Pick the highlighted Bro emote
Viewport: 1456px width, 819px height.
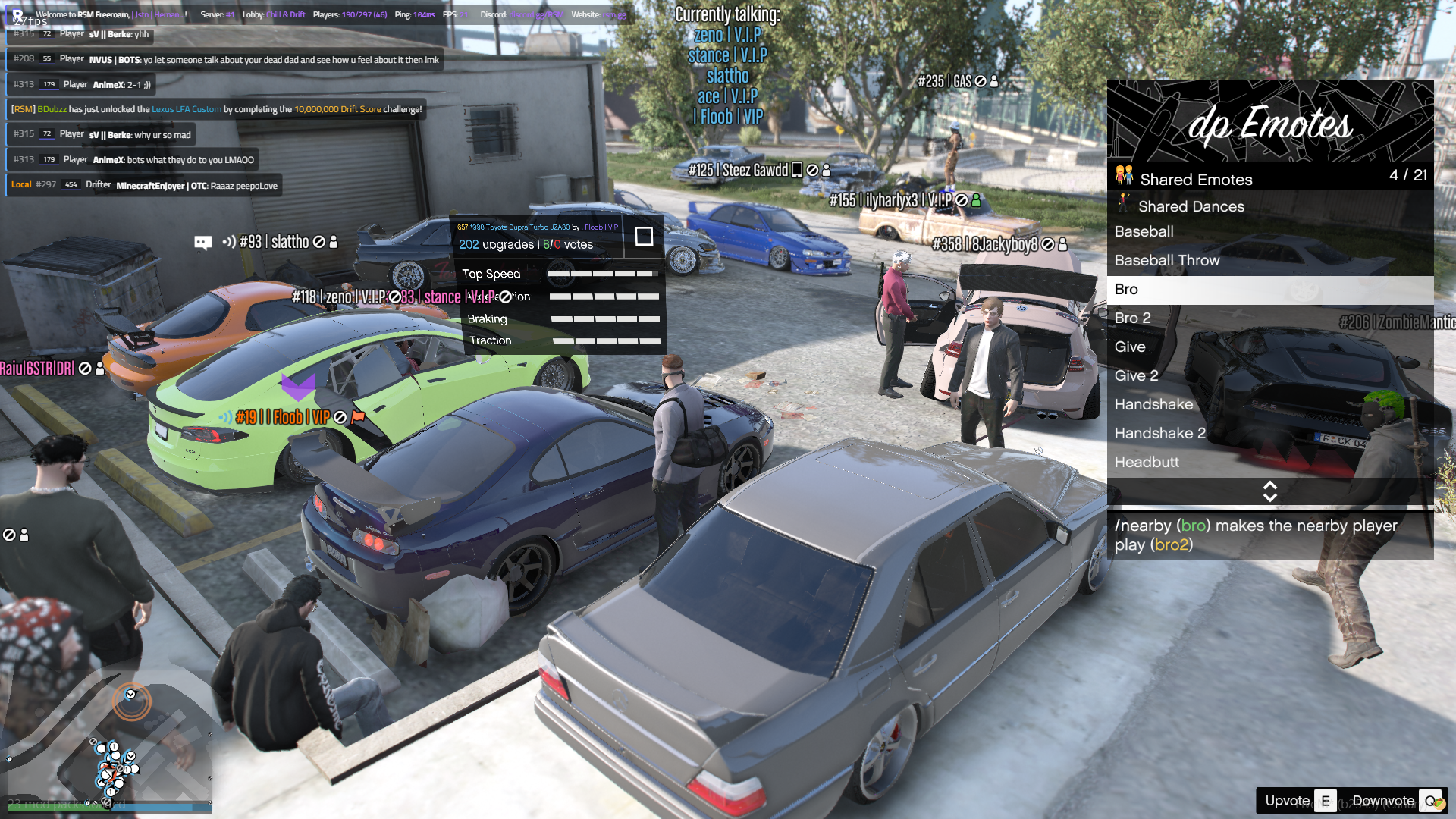coord(1269,290)
